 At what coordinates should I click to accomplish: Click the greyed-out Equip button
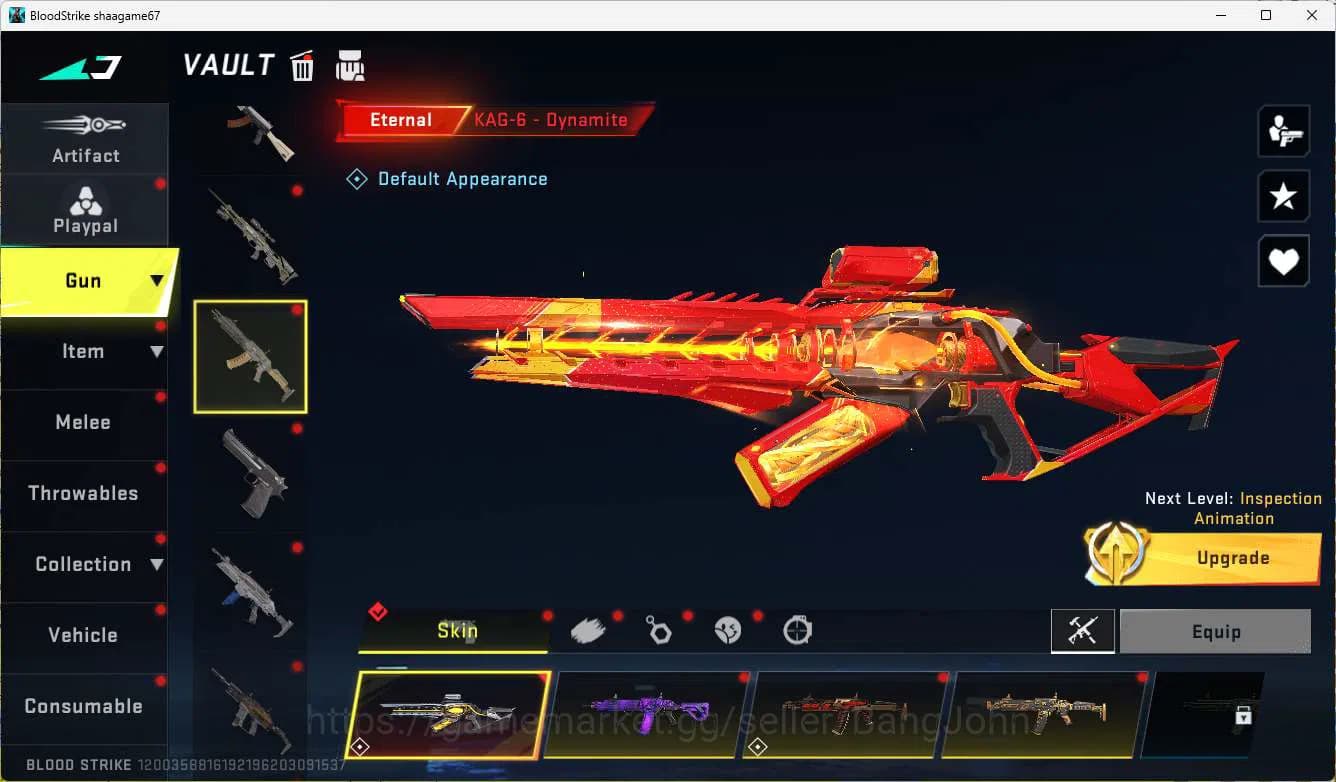[x=1215, y=631]
